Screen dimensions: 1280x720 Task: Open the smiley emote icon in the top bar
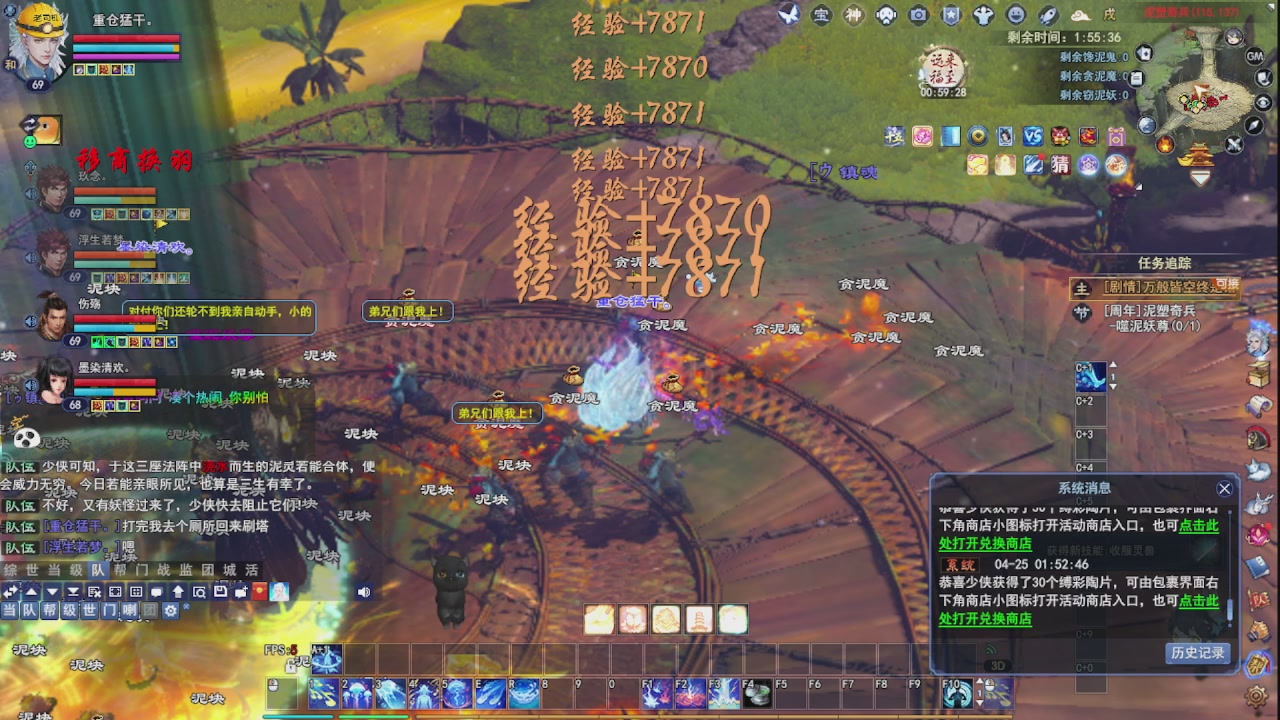point(1016,16)
